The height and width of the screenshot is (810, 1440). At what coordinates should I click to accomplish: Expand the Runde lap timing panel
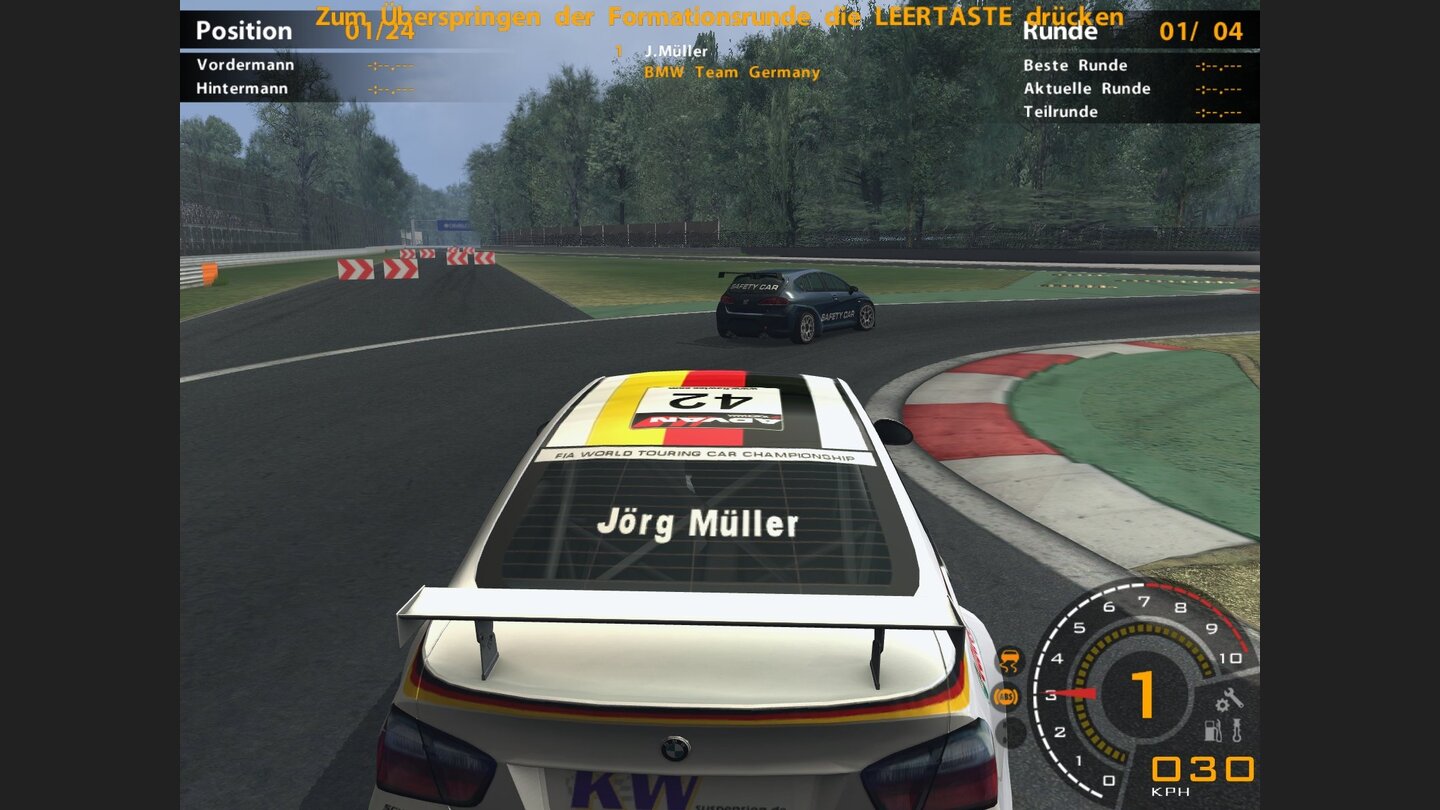pos(1062,31)
